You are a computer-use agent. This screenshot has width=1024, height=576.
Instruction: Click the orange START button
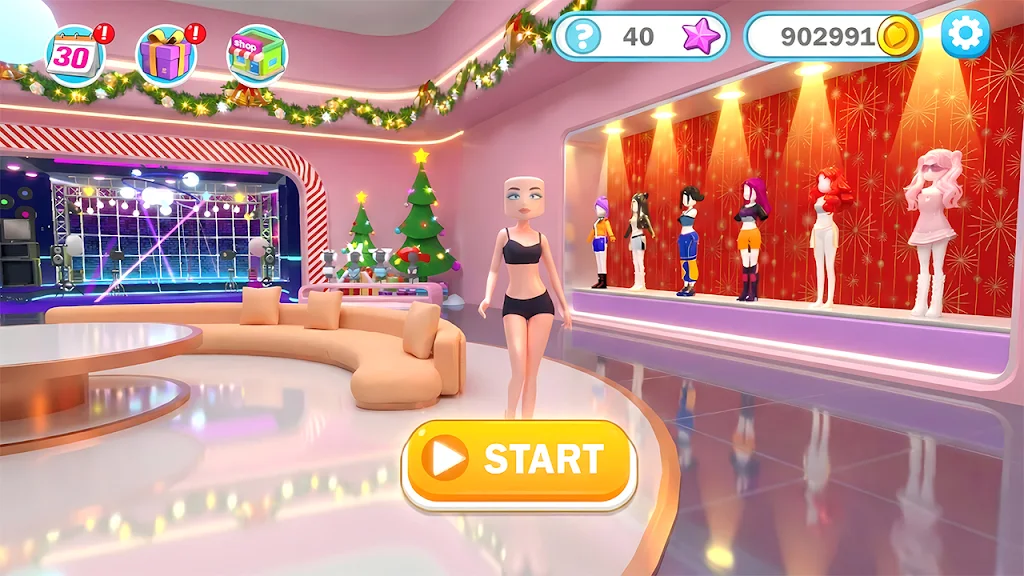(x=519, y=460)
